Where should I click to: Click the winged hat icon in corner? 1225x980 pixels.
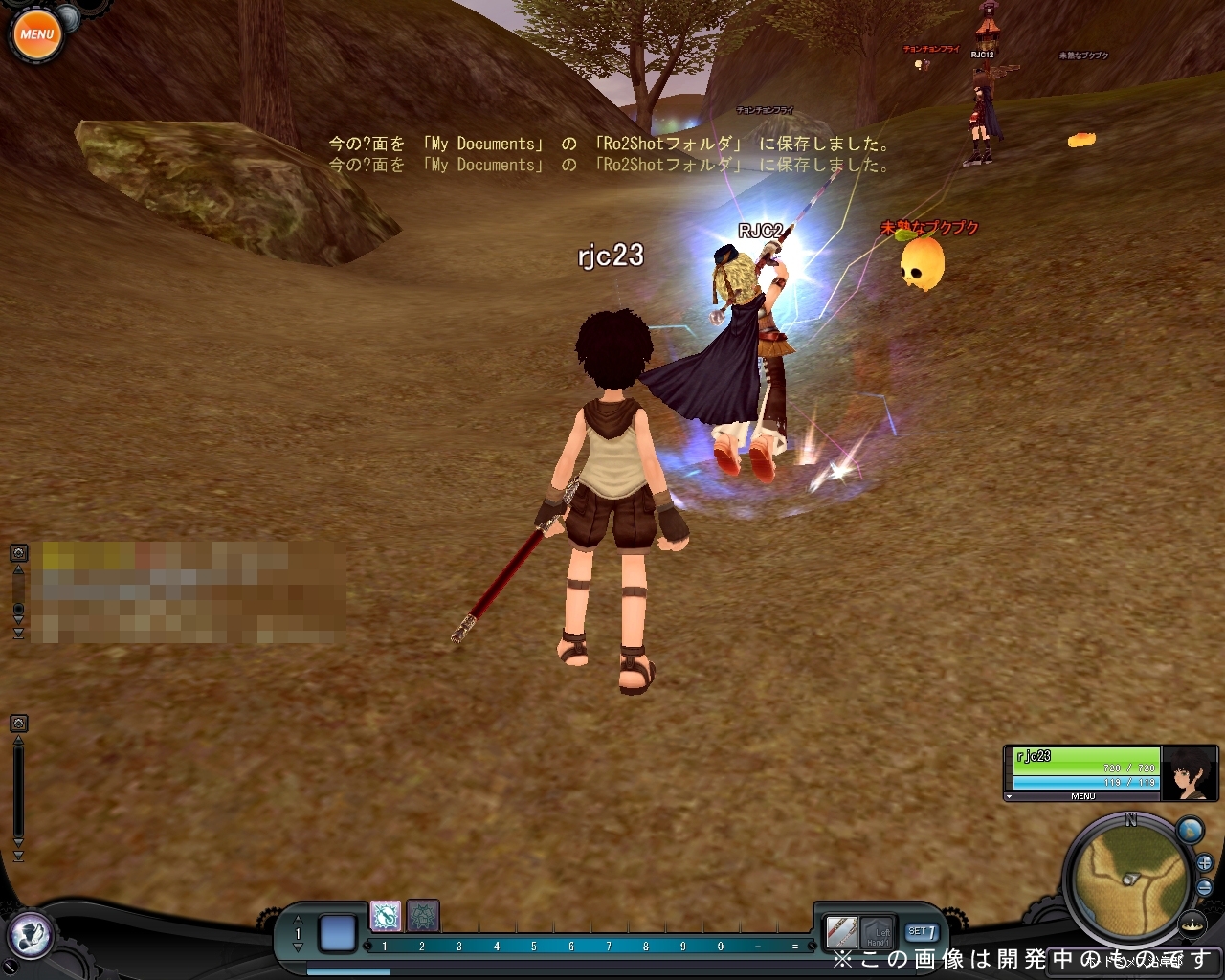[32, 933]
